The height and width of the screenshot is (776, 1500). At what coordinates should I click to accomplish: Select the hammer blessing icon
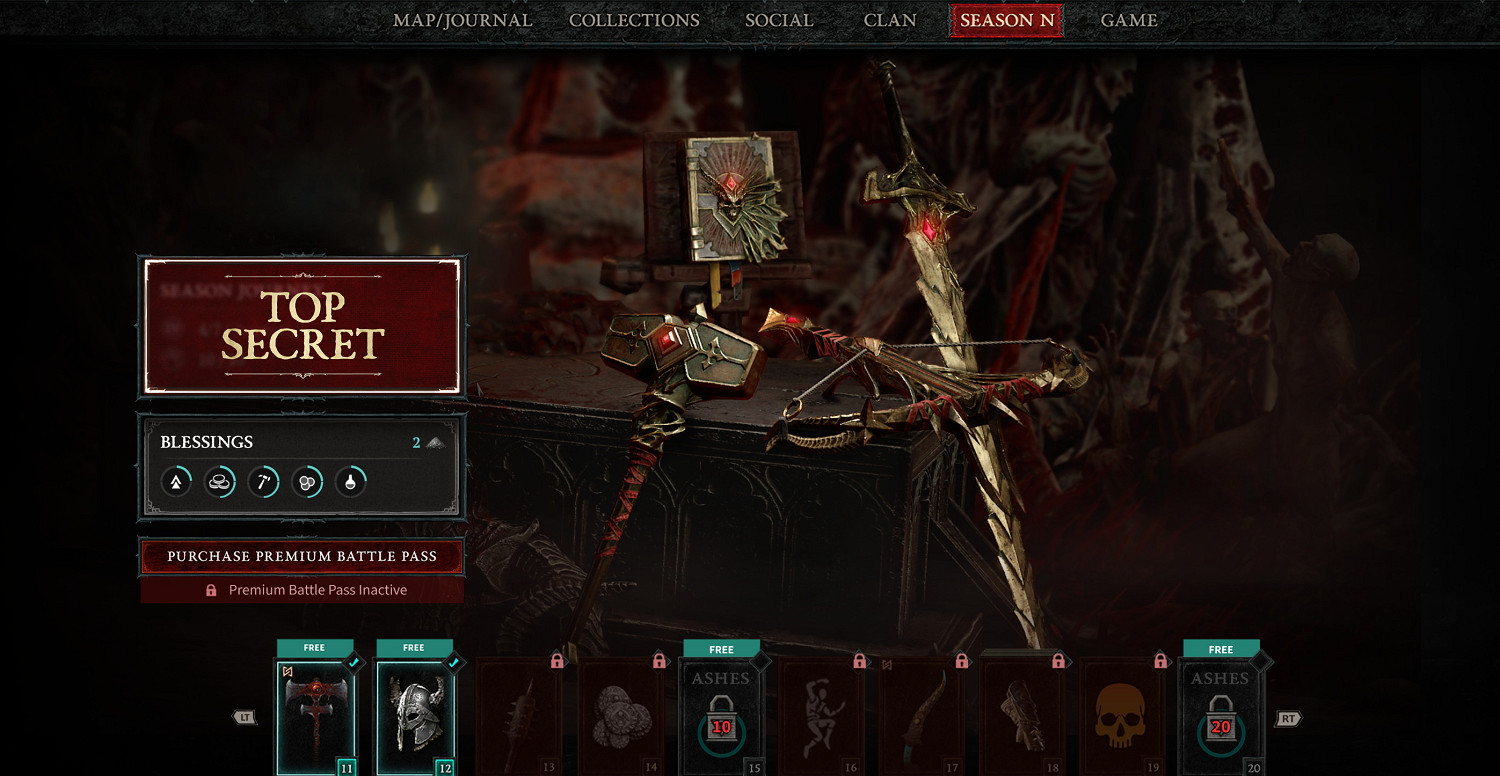[x=263, y=482]
